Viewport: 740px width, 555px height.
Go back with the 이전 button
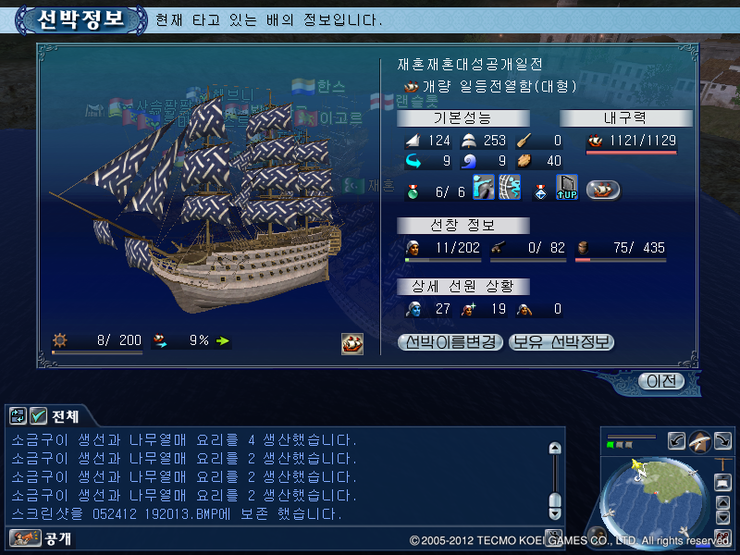662,381
